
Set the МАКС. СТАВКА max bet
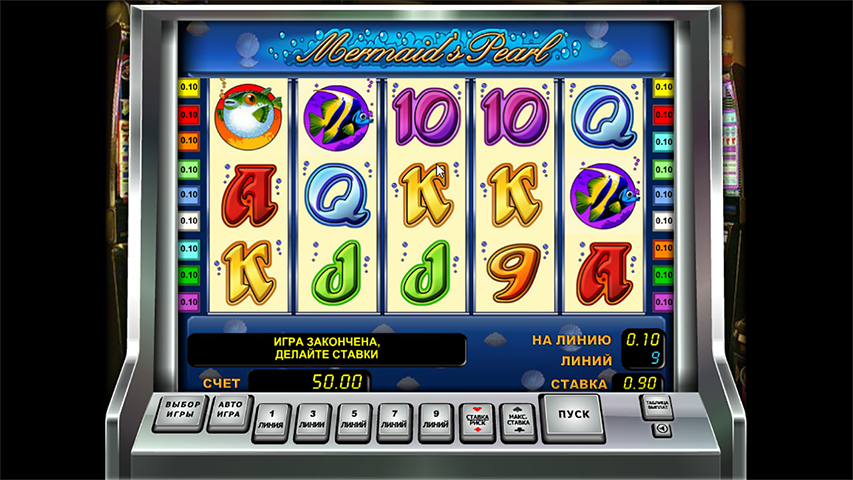point(518,419)
